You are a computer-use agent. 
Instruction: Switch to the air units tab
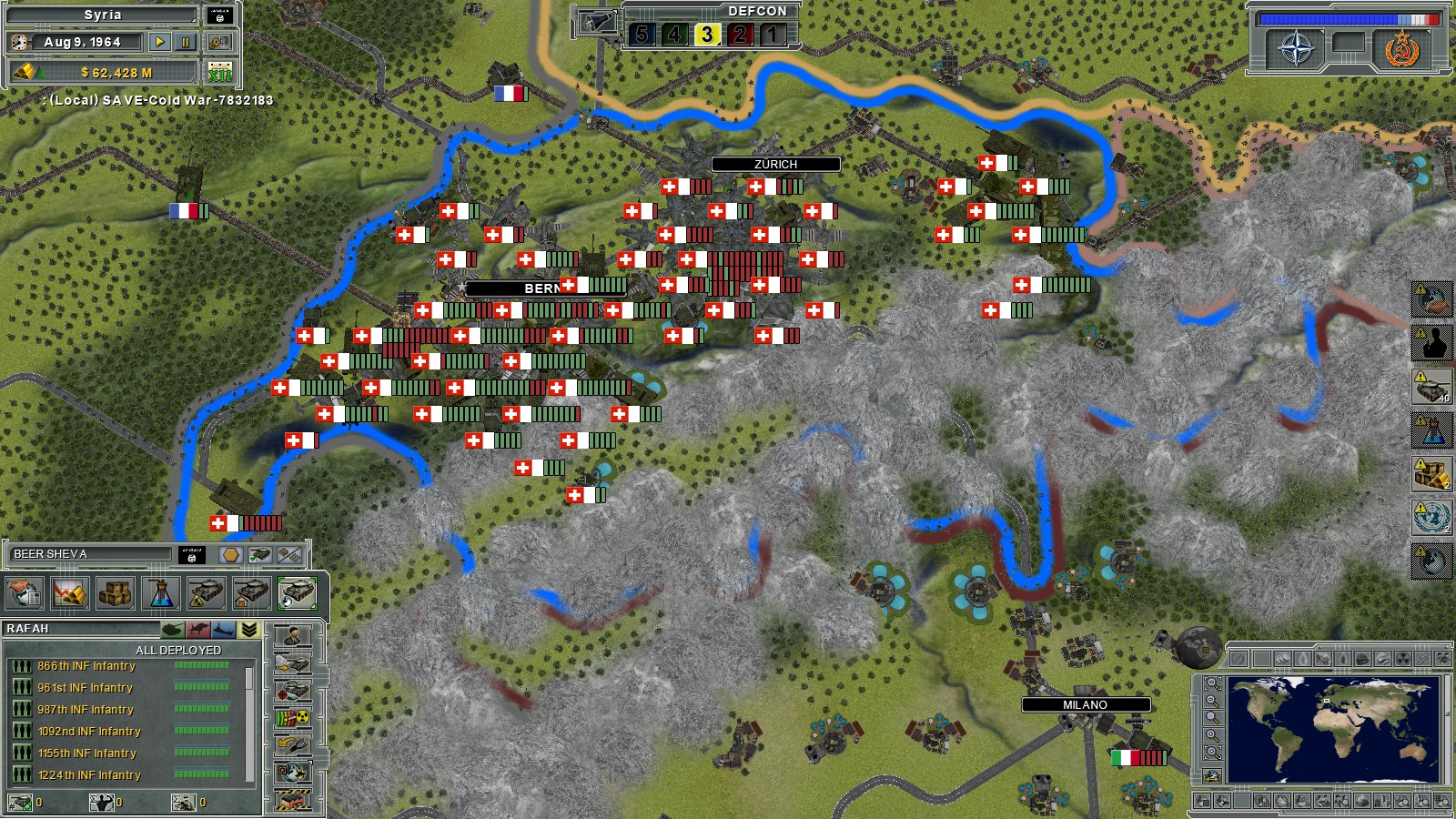pos(200,629)
